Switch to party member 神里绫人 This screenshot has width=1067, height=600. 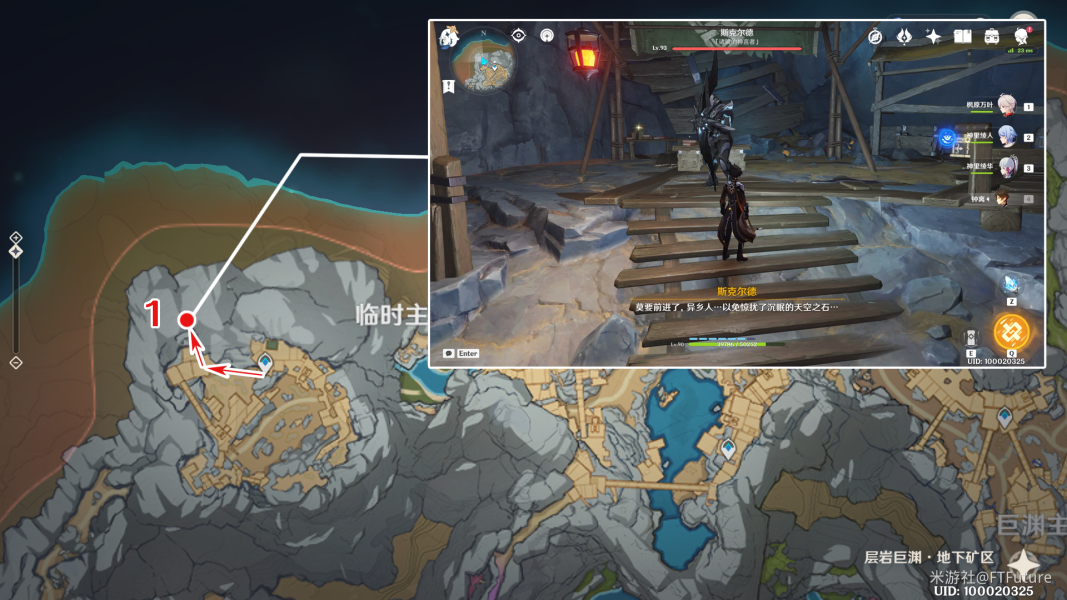click(1006, 137)
